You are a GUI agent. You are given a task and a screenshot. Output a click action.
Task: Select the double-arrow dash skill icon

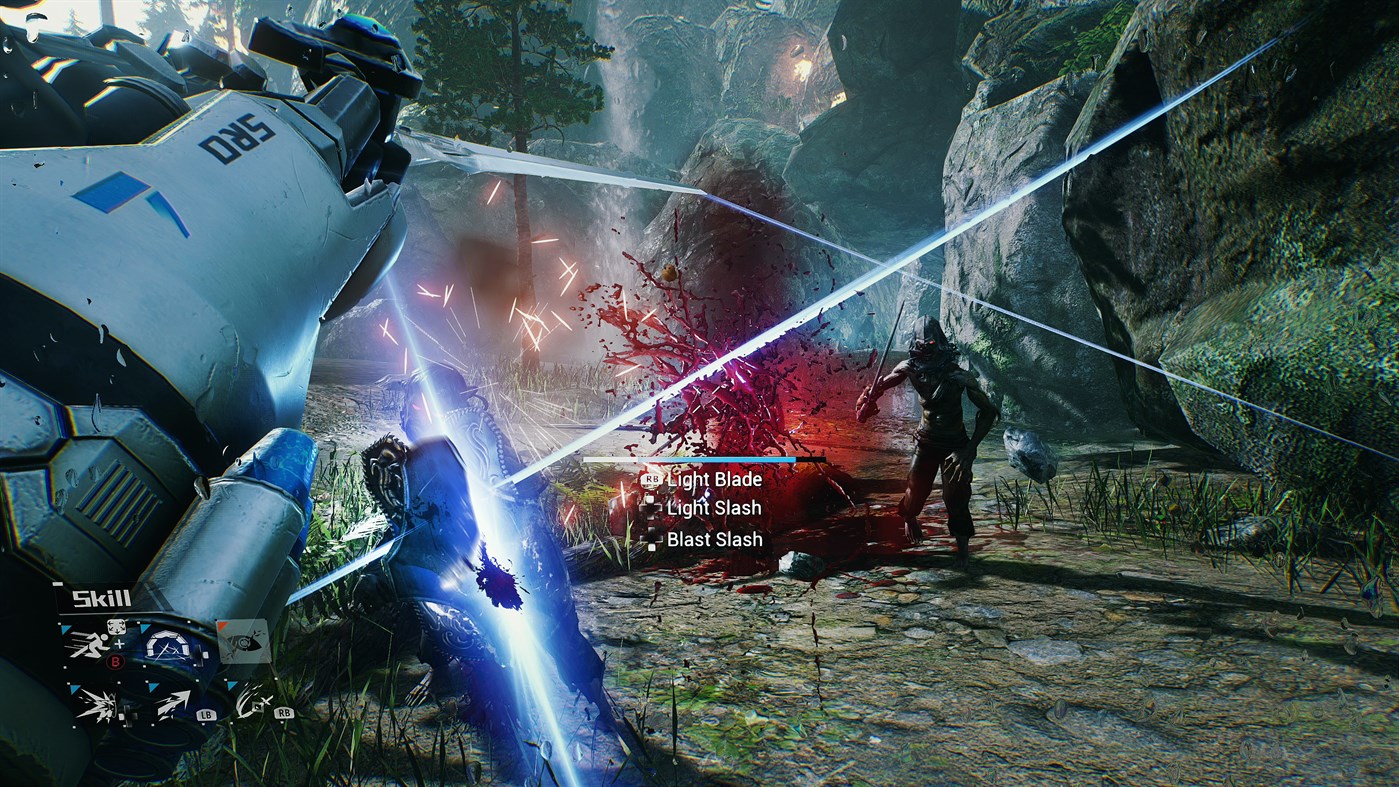tap(172, 702)
